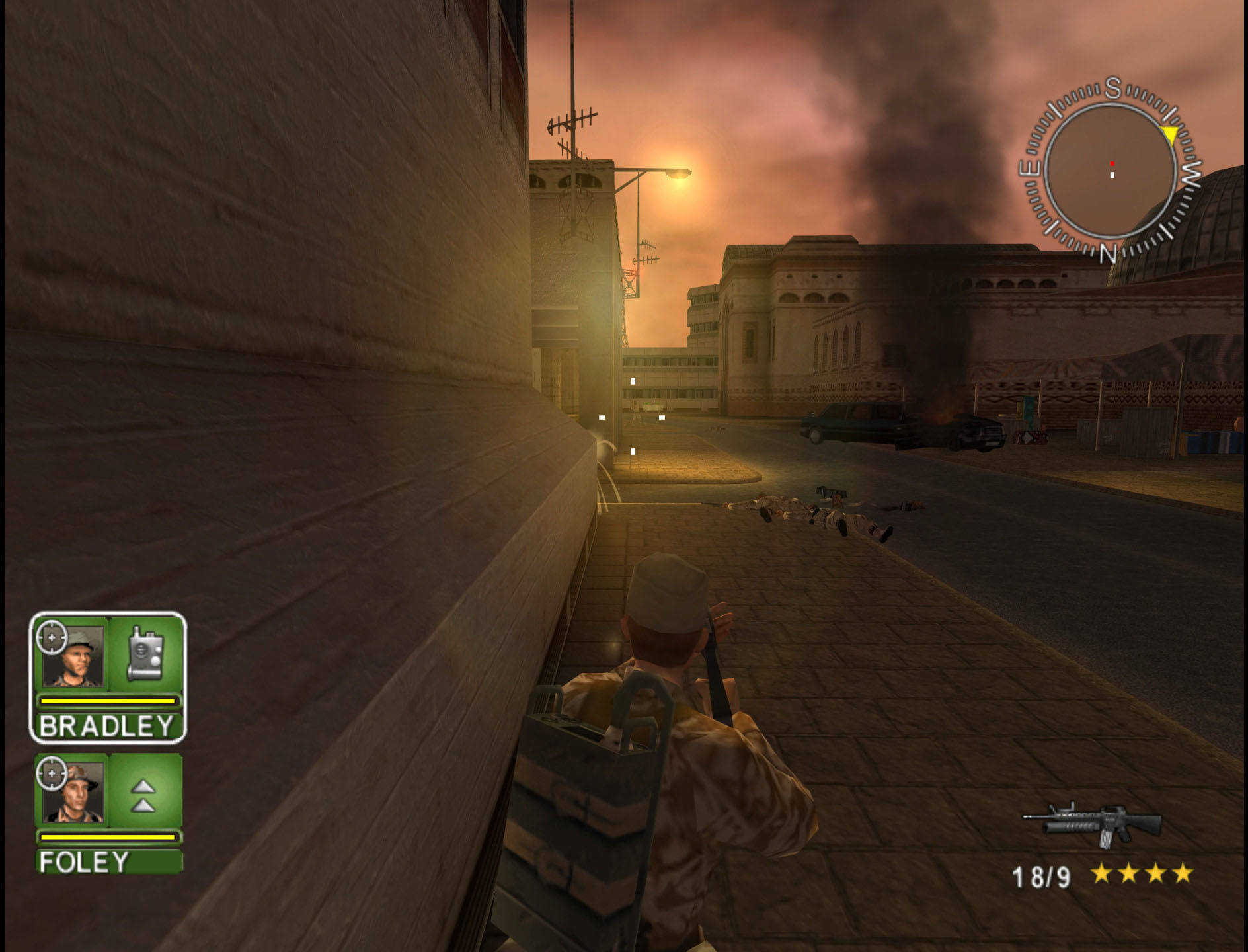This screenshot has height=952, width=1248.
Task: Select Bradley's squad portrait
Action: click(x=73, y=656)
